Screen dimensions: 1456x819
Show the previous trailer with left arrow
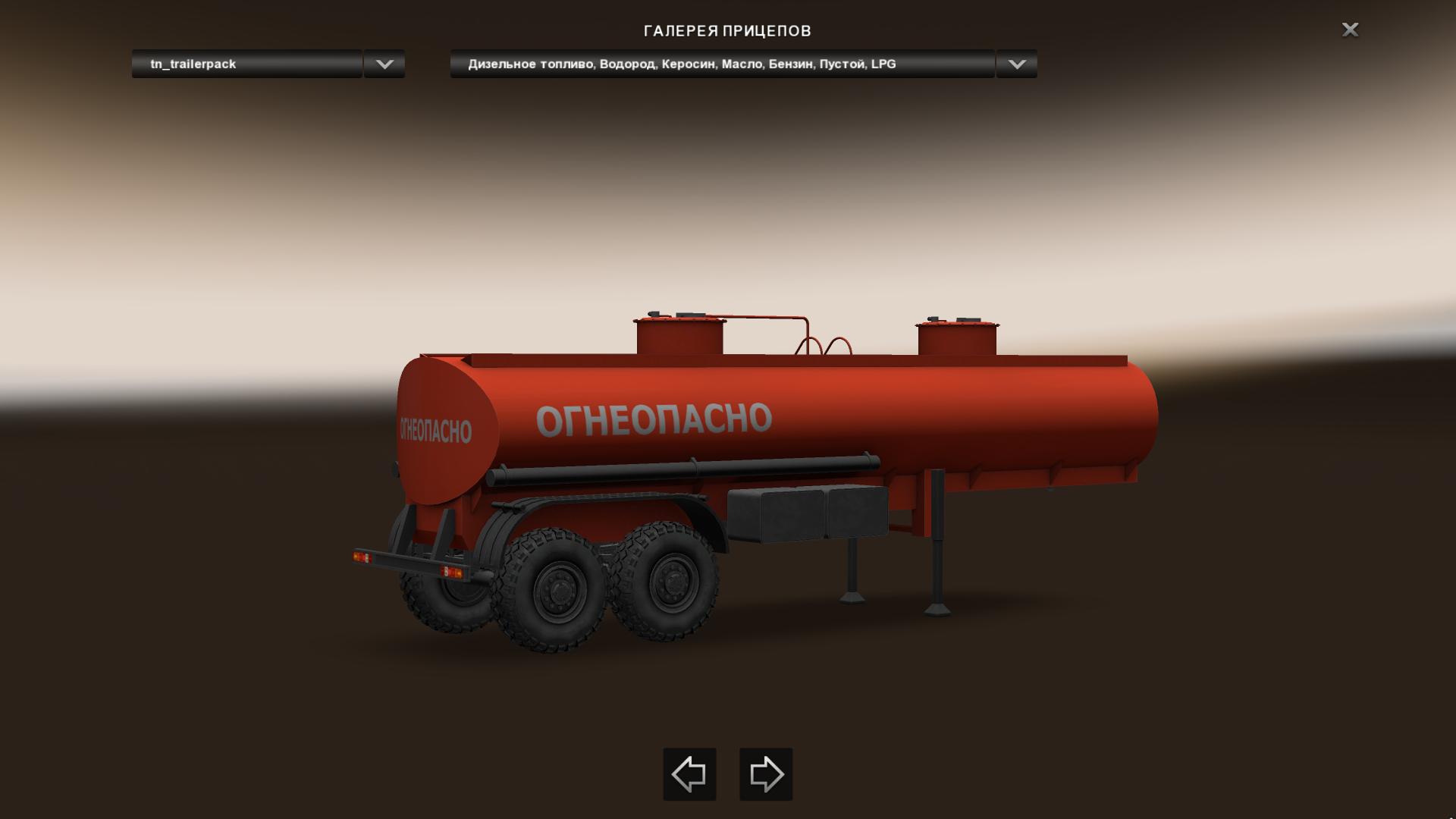pos(689,774)
